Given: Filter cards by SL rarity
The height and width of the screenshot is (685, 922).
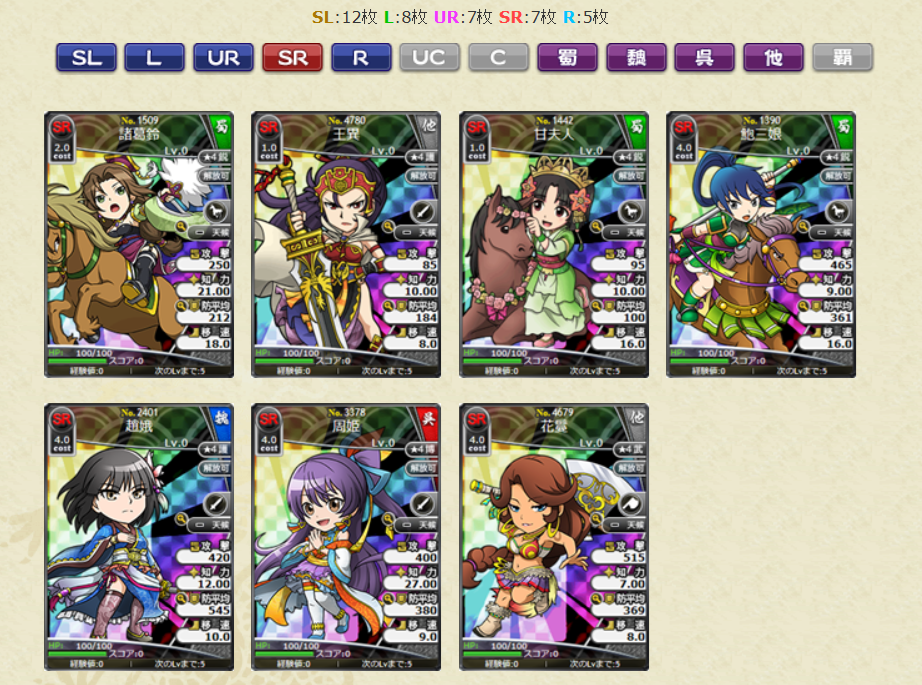Looking at the screenshot, I should pos(87,58).
